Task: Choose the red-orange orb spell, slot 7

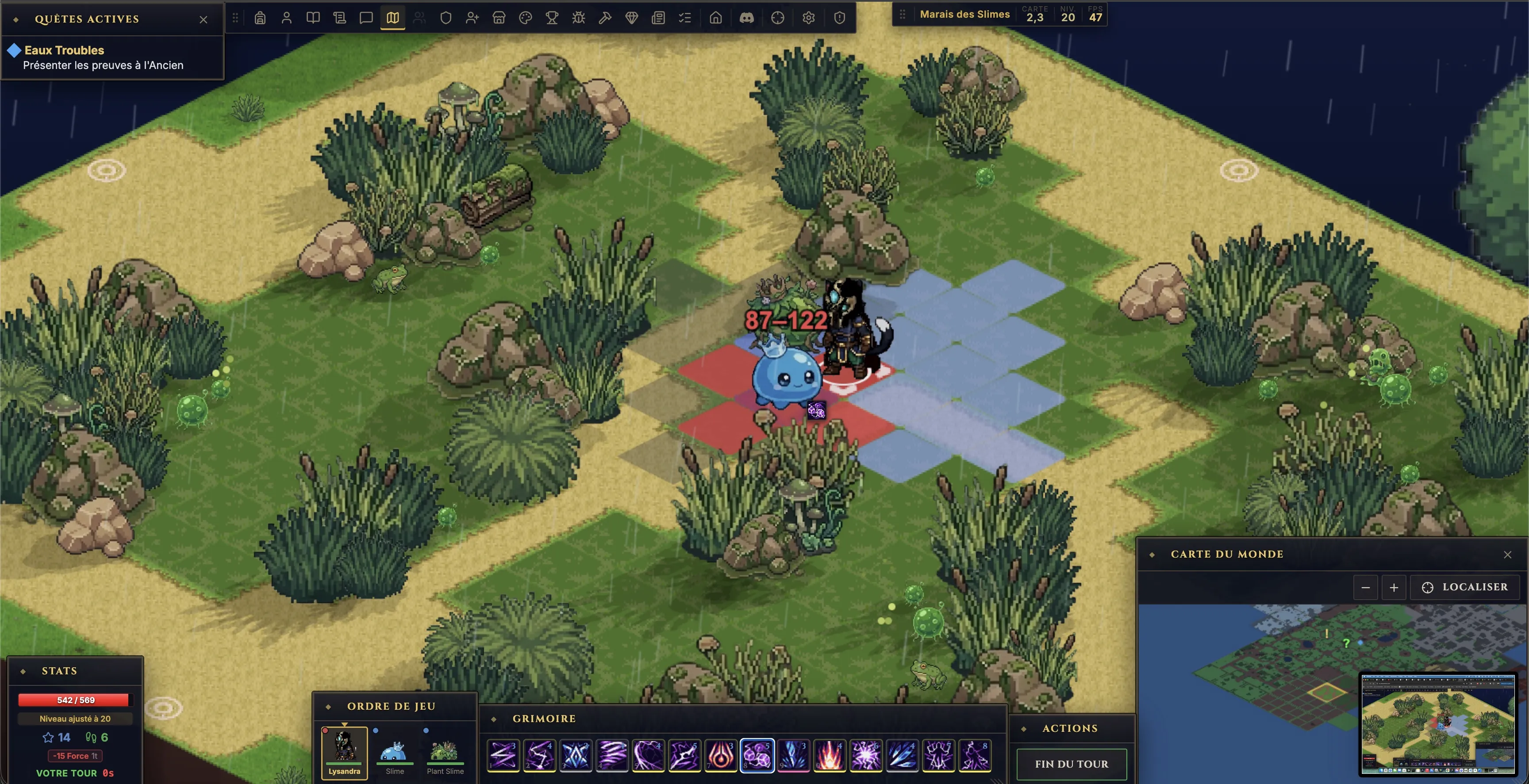Action: tap(721, 756)
